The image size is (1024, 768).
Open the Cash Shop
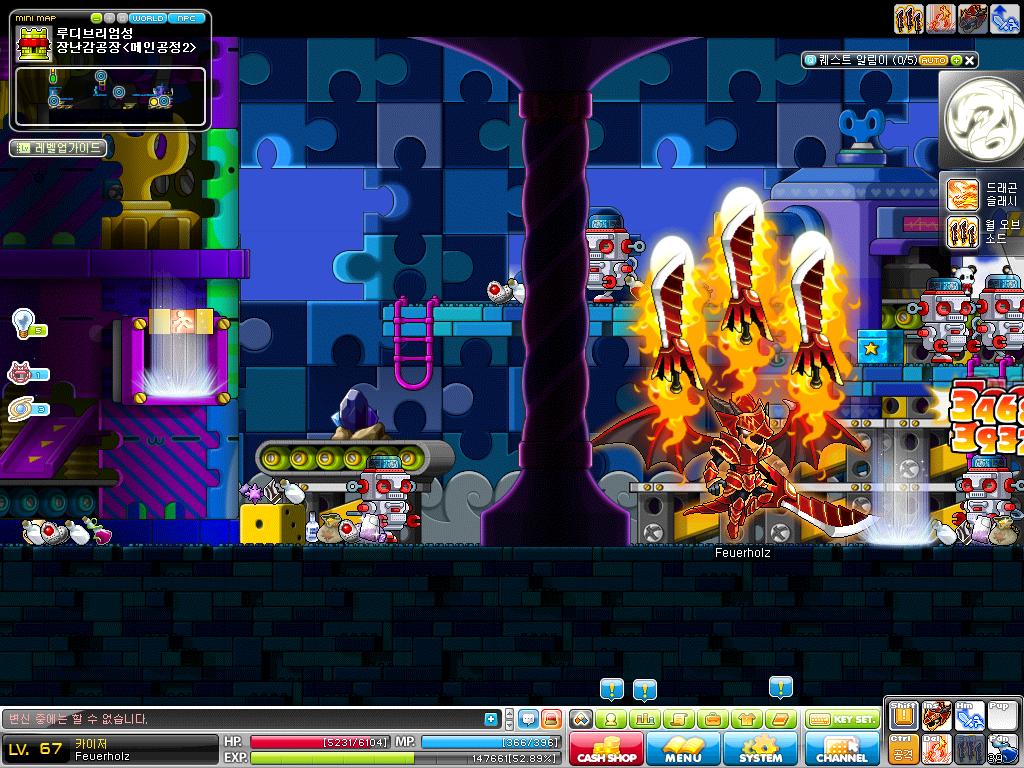[x=607, y=749]
